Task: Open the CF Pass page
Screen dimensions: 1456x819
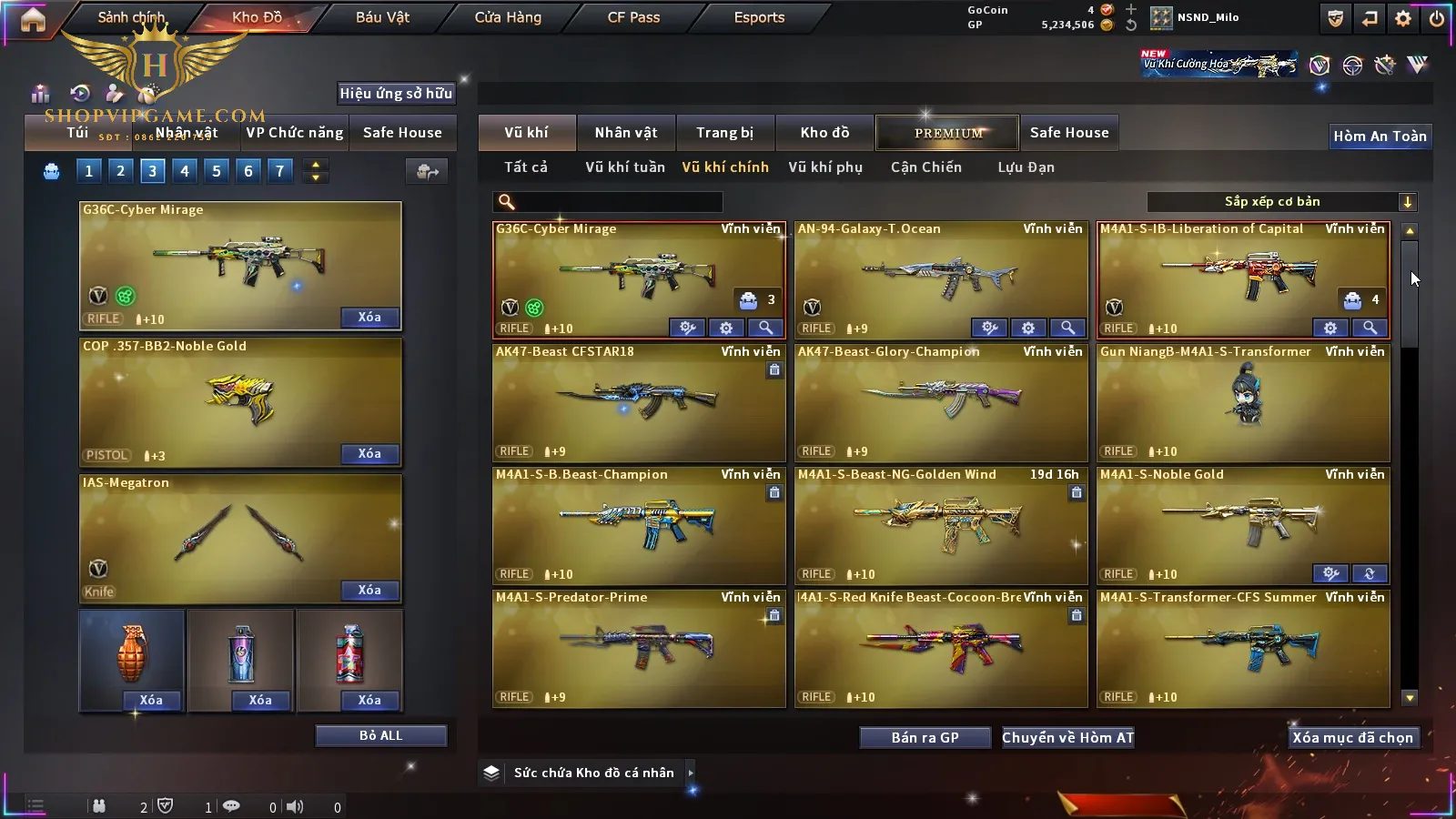Action: coord(633,17)
